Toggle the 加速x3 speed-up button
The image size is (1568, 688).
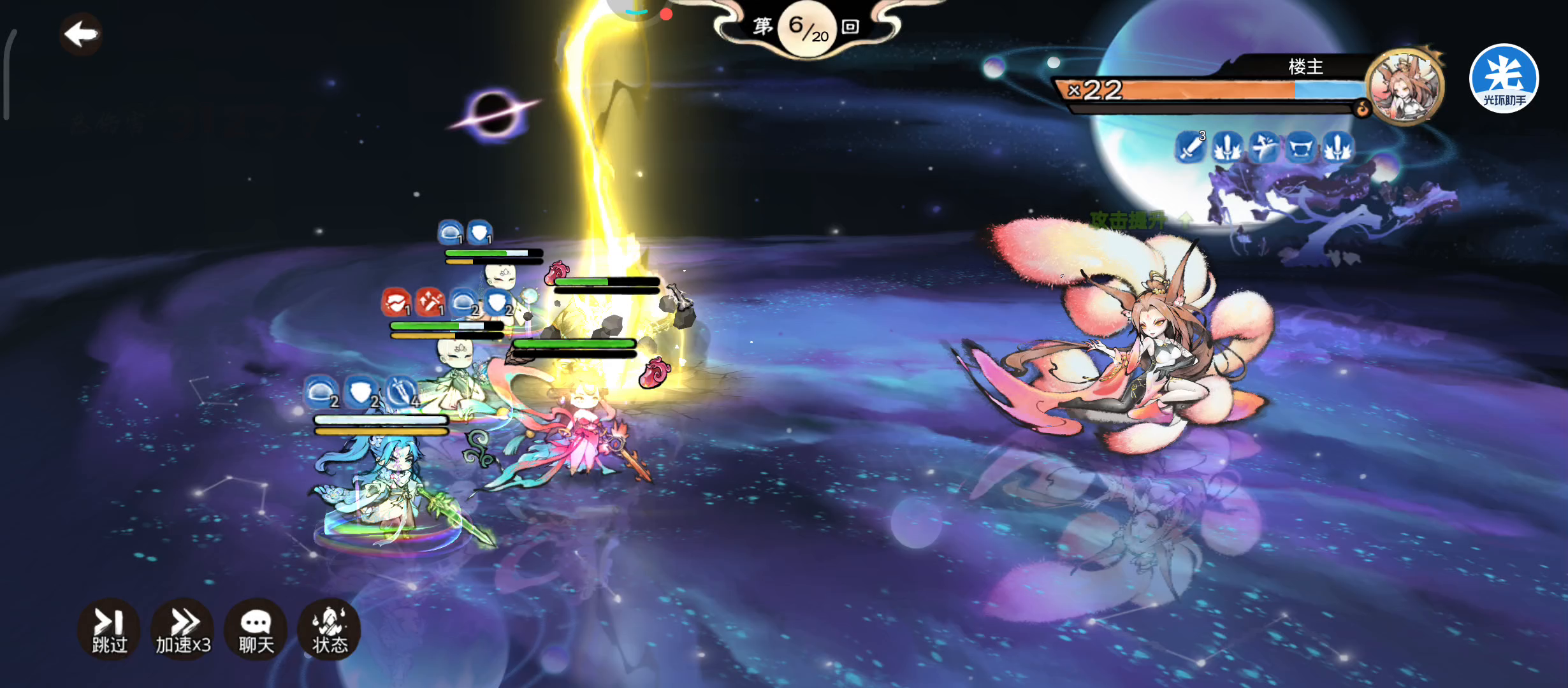tap(183, 629)
